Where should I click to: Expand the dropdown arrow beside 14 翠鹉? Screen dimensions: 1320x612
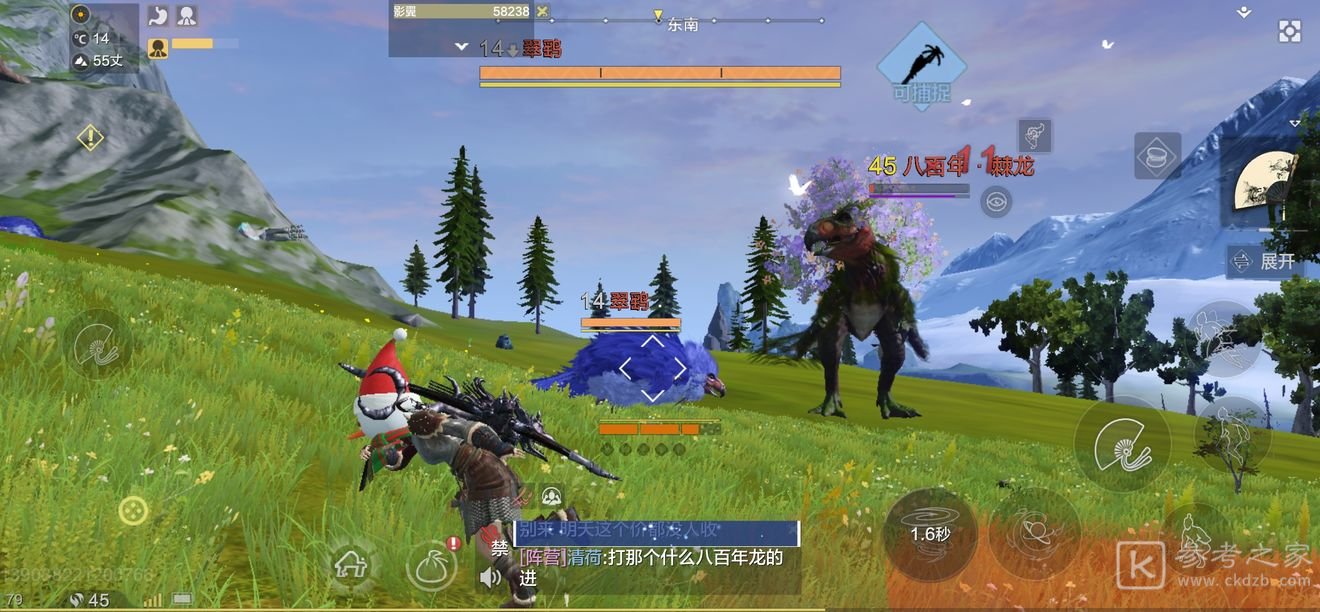tap(461, 47)
